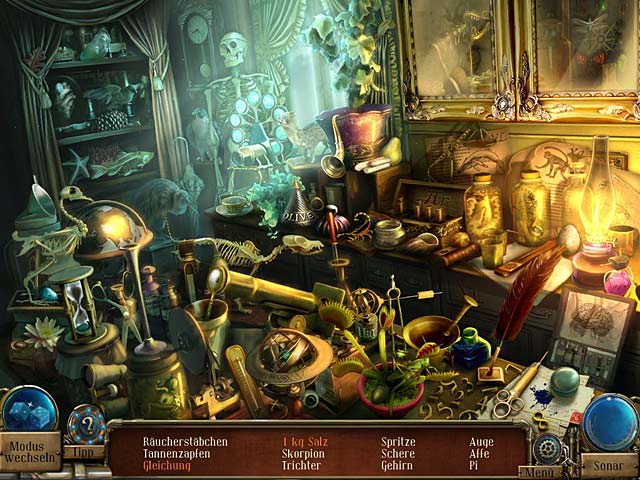Choose the Schere list entry

tap(397, 453)
